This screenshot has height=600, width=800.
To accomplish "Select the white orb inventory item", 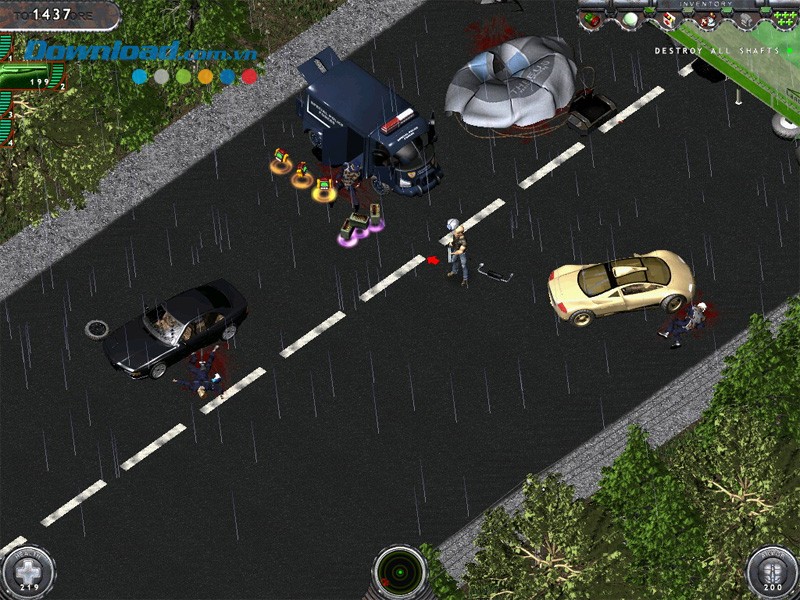I will click(x=630, y=19).
